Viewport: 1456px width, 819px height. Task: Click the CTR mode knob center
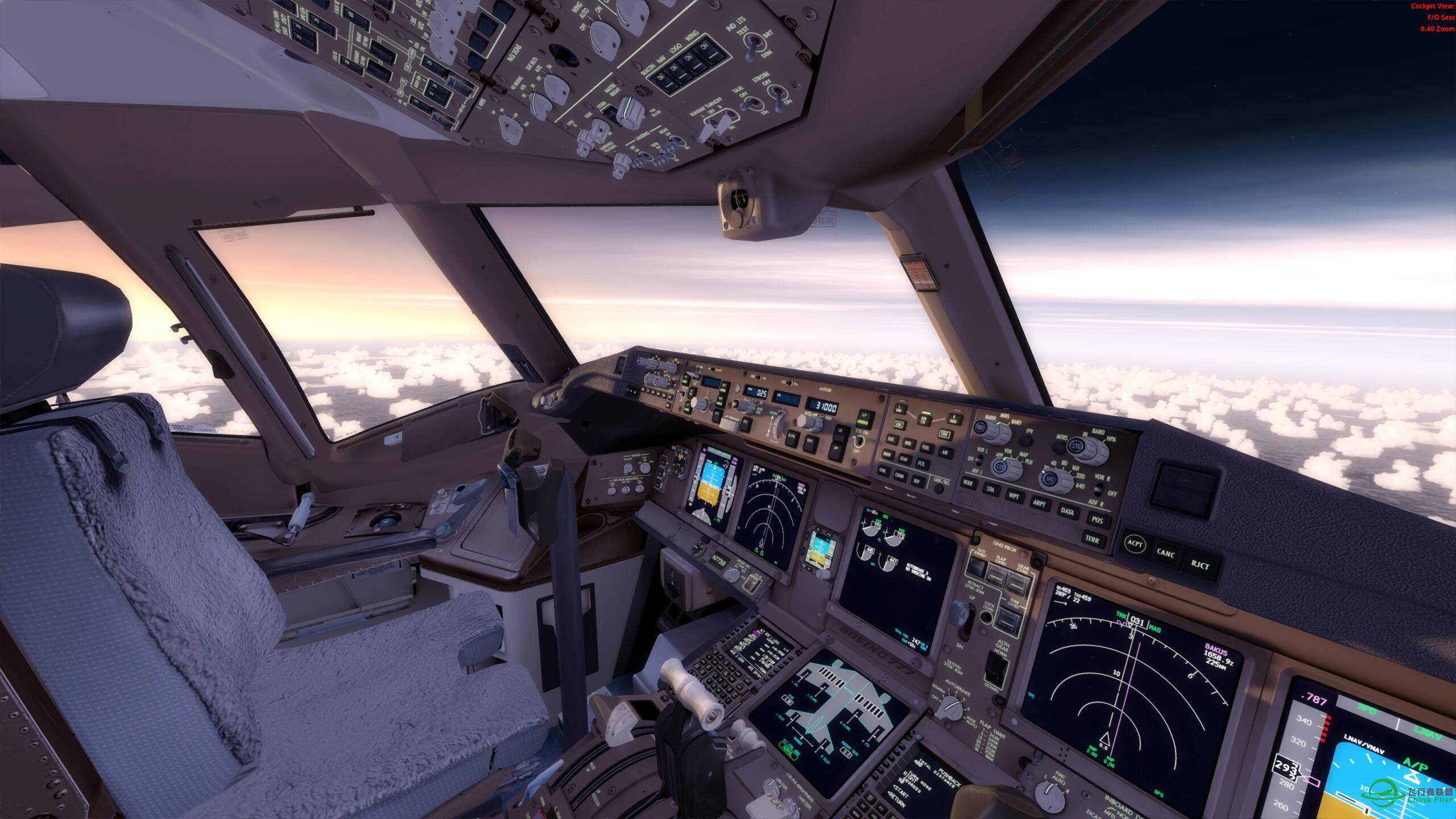(999, 468)
